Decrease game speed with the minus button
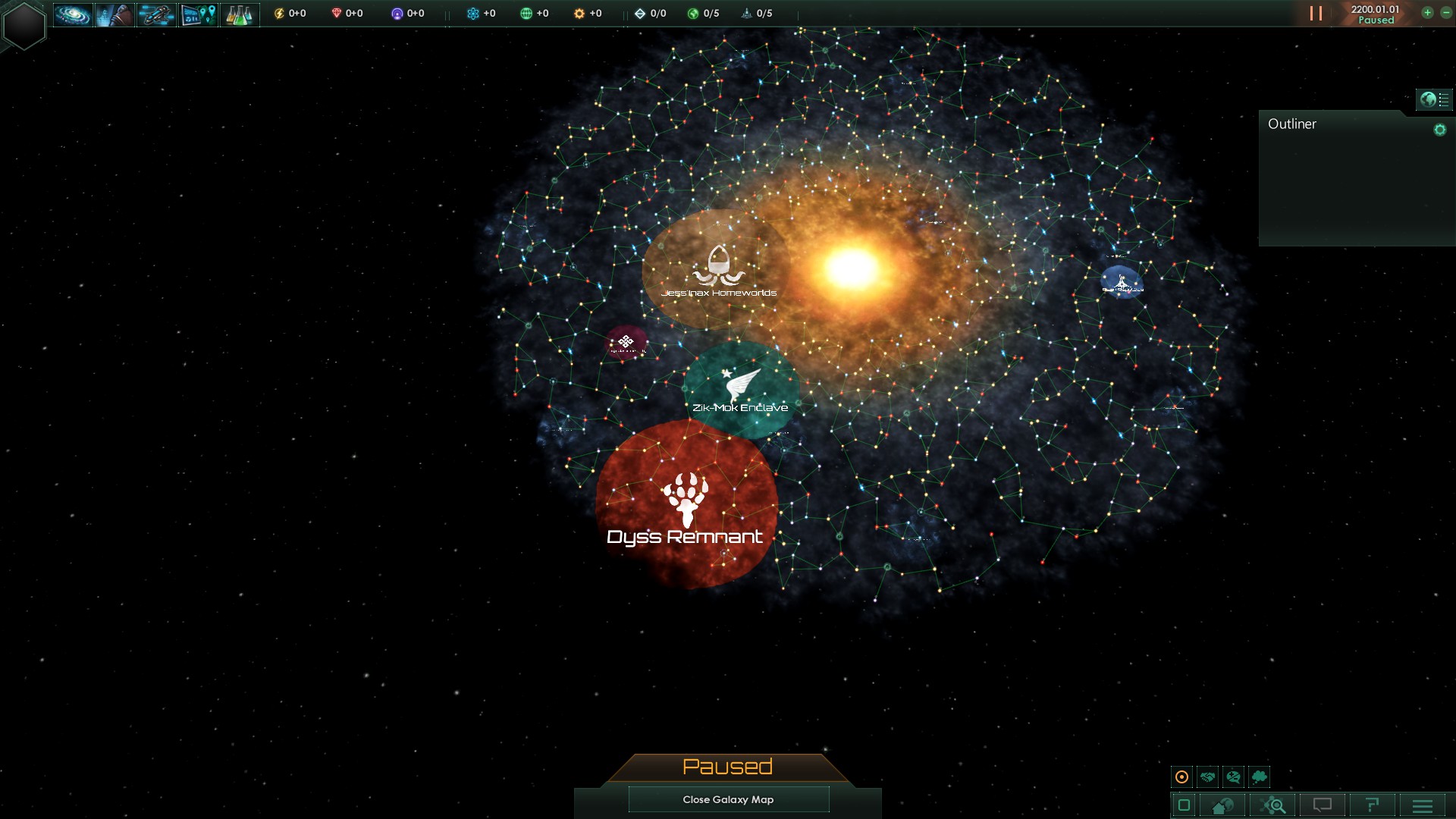This screenshot has height=819, width=1456. (x=1445, y=13)
